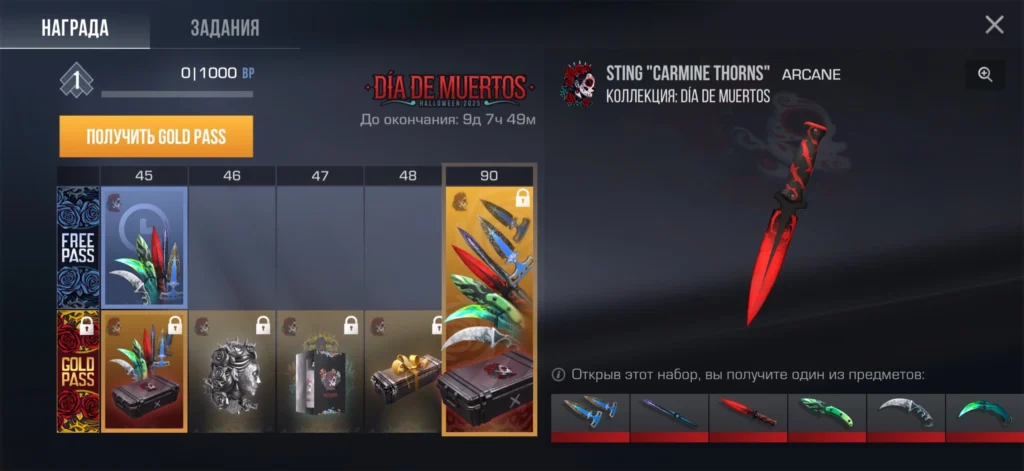
Task: Select the level 45 gold pass case reward
Action: click(x=144, y=371)
